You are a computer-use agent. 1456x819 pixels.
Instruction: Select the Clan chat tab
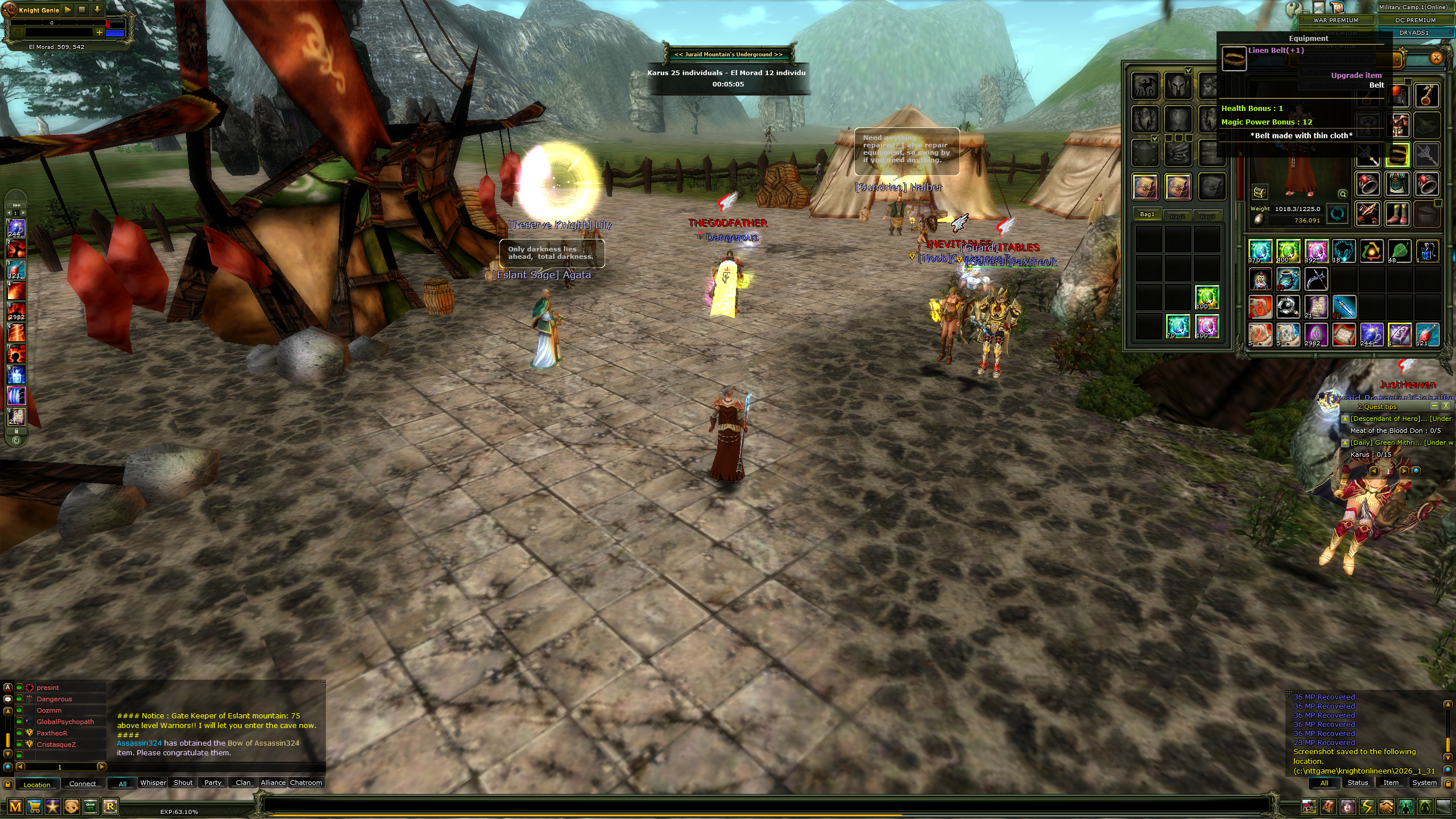click(x=243, y=783)
